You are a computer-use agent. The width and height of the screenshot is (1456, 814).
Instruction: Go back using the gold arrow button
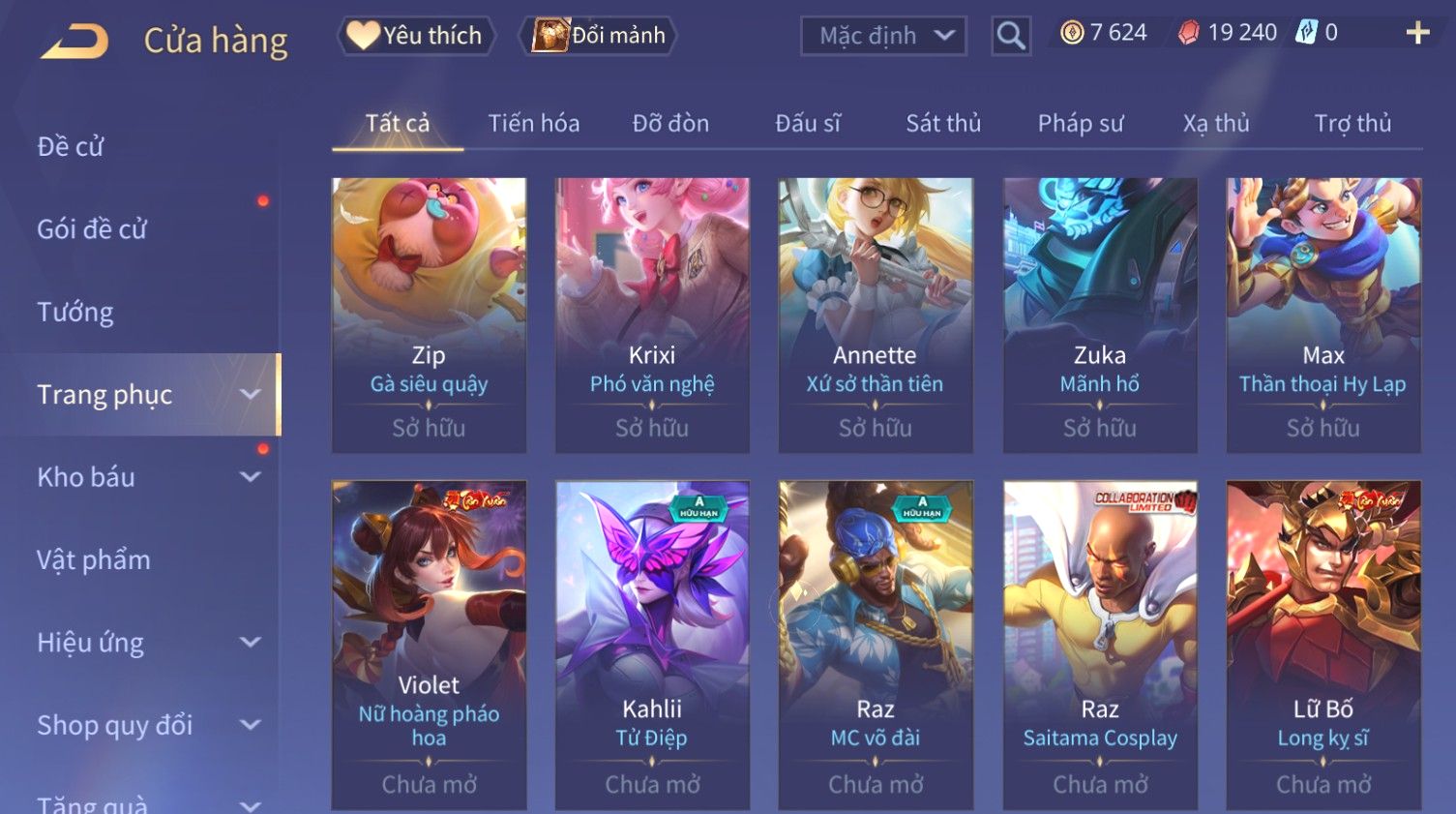pyautogui.click(x=74, y=41)
